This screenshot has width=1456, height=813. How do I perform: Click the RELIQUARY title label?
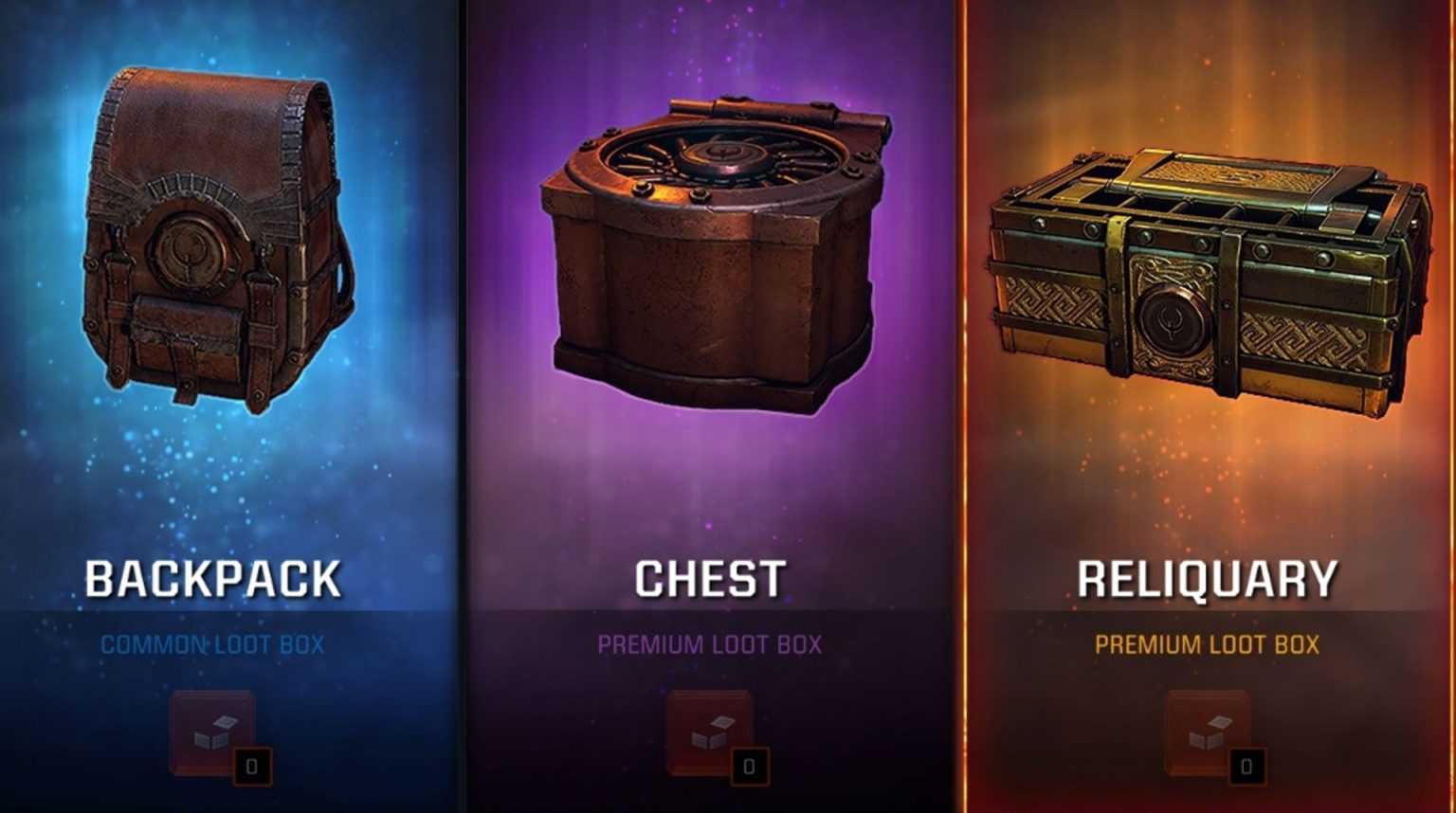click(1209, 576)
